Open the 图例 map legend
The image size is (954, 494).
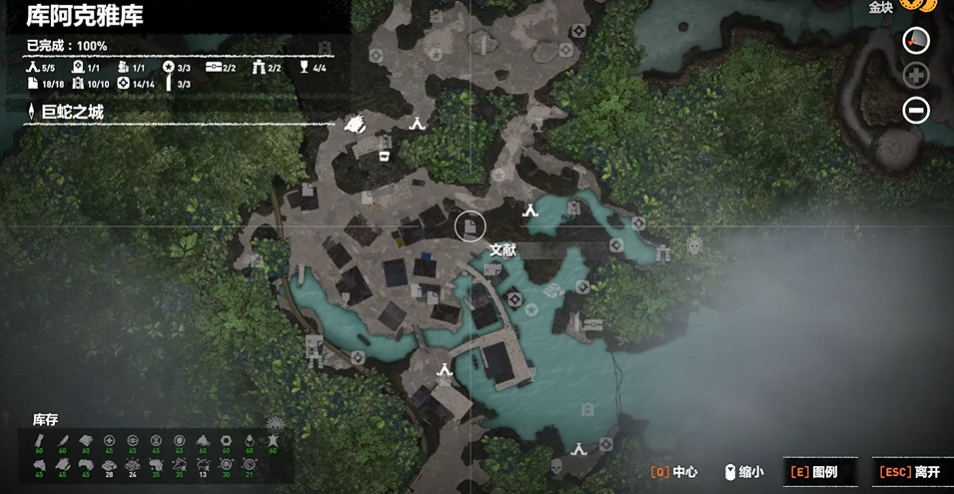pos(813,472)
